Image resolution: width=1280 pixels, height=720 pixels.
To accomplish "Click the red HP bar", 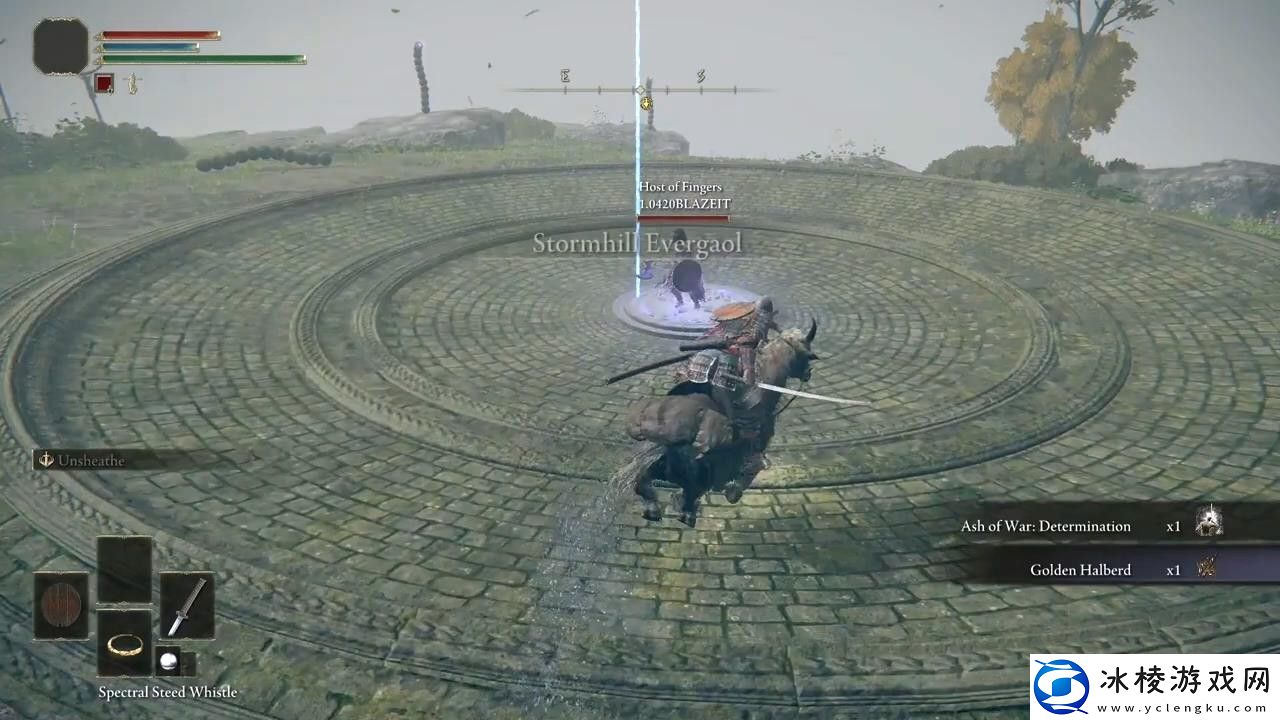I will coord(160,34).
